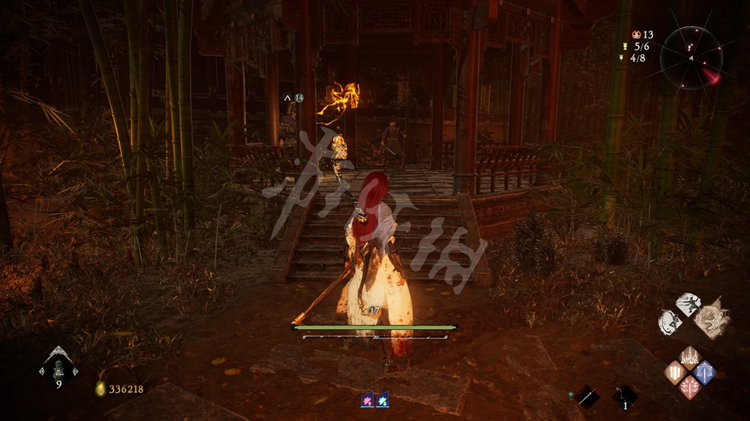Click the morale rank emblem showing 9
Viewport: 750px width, 421px height.
pyautogui.click(x=58, y=365)
